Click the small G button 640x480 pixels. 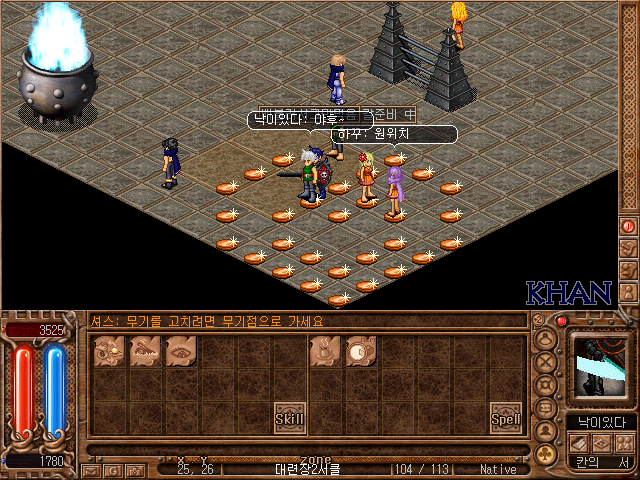pos(111,469)
